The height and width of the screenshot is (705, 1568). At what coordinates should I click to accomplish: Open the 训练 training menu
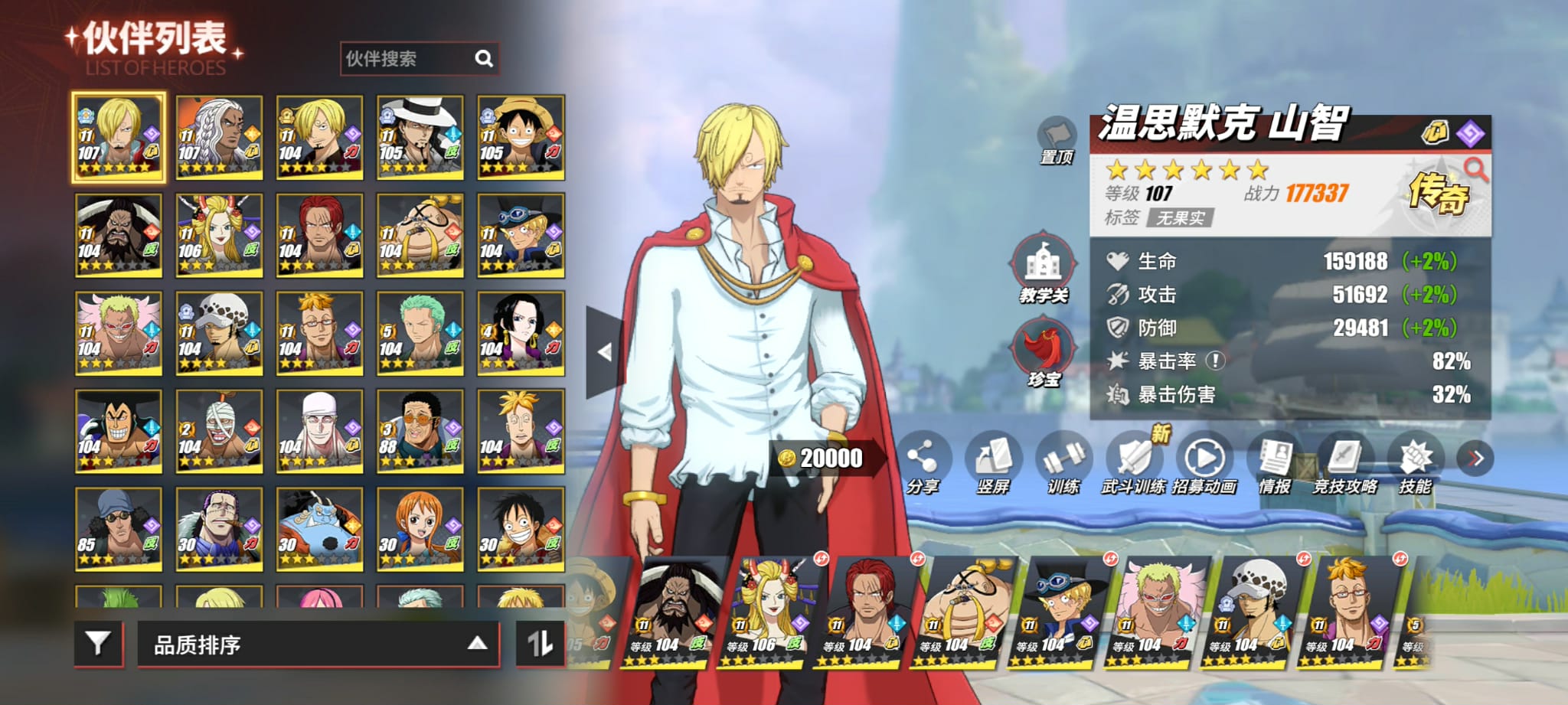[1063, 461]
